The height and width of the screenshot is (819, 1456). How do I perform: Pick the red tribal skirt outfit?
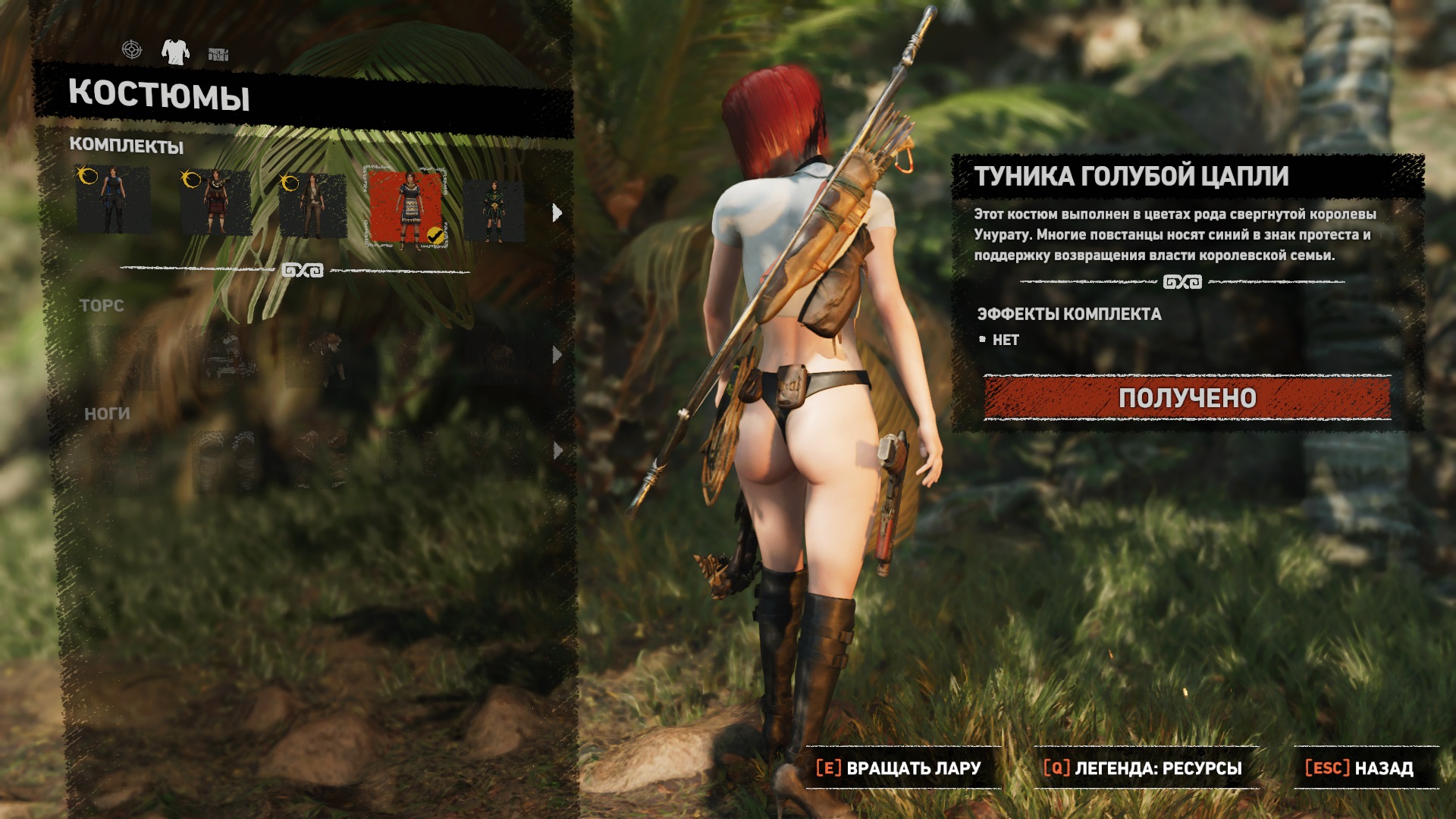pyautogui.click(x=215, y=202)
